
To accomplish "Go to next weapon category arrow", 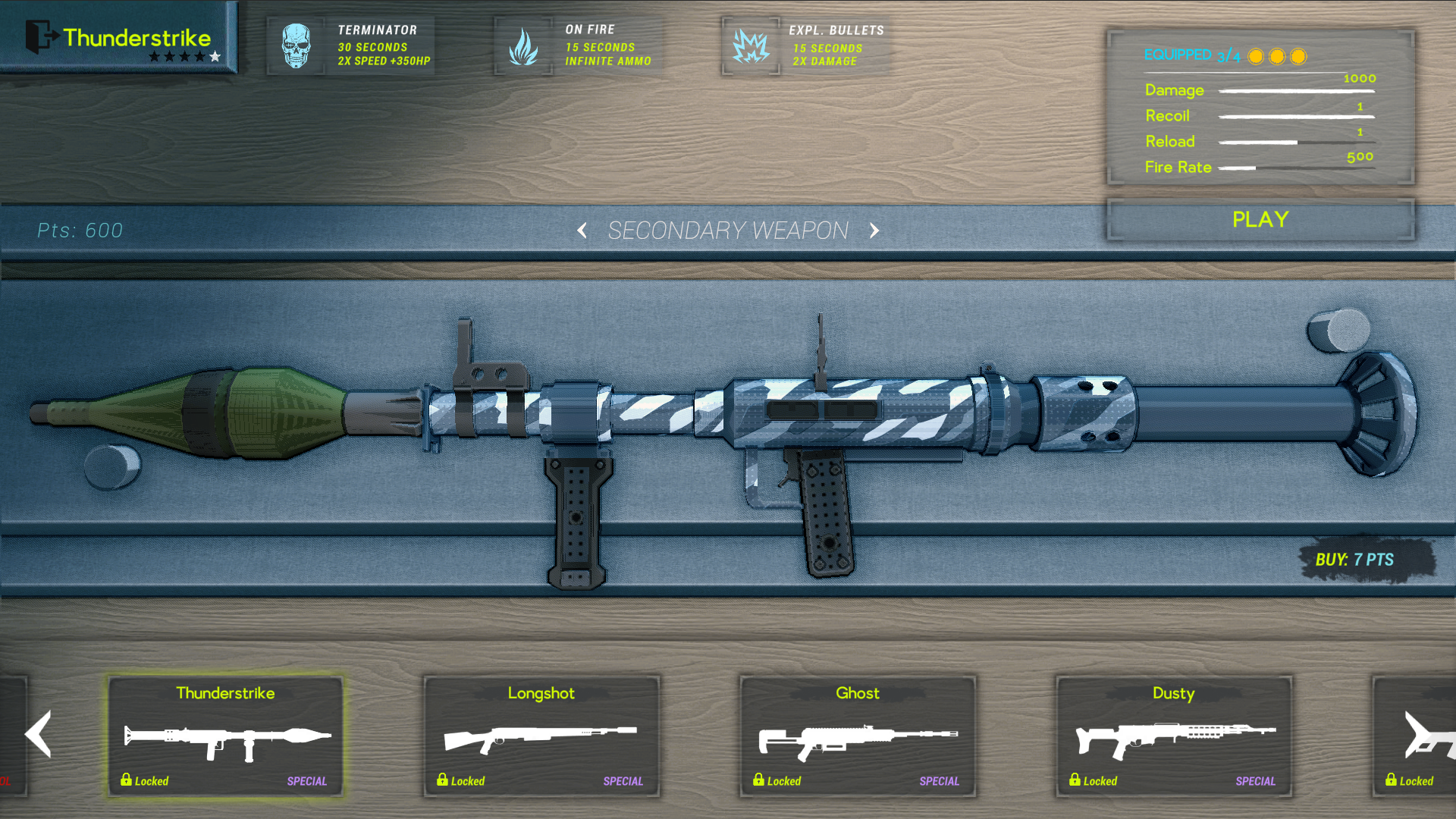I will [x=874, y=231].
